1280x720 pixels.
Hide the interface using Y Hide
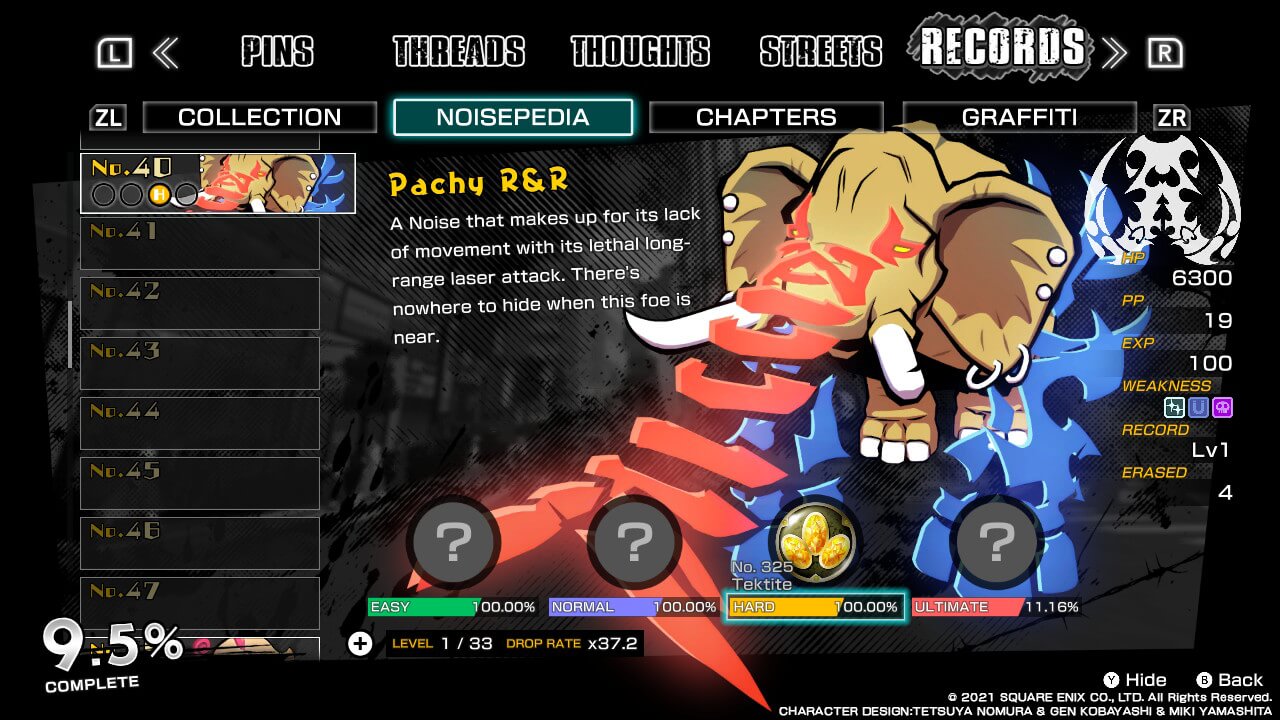point(1133,679)
